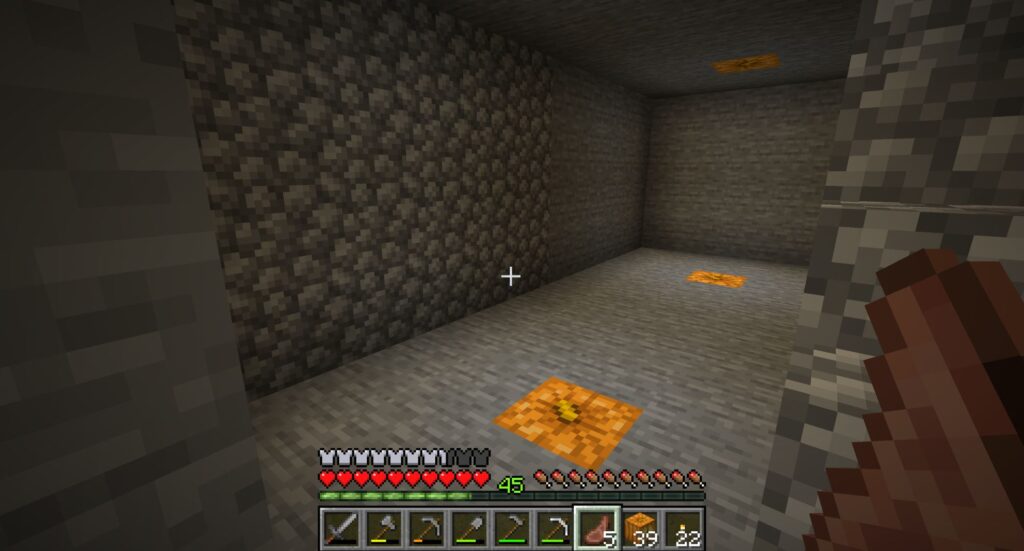Select the torch stack of 22

[682, 527]
